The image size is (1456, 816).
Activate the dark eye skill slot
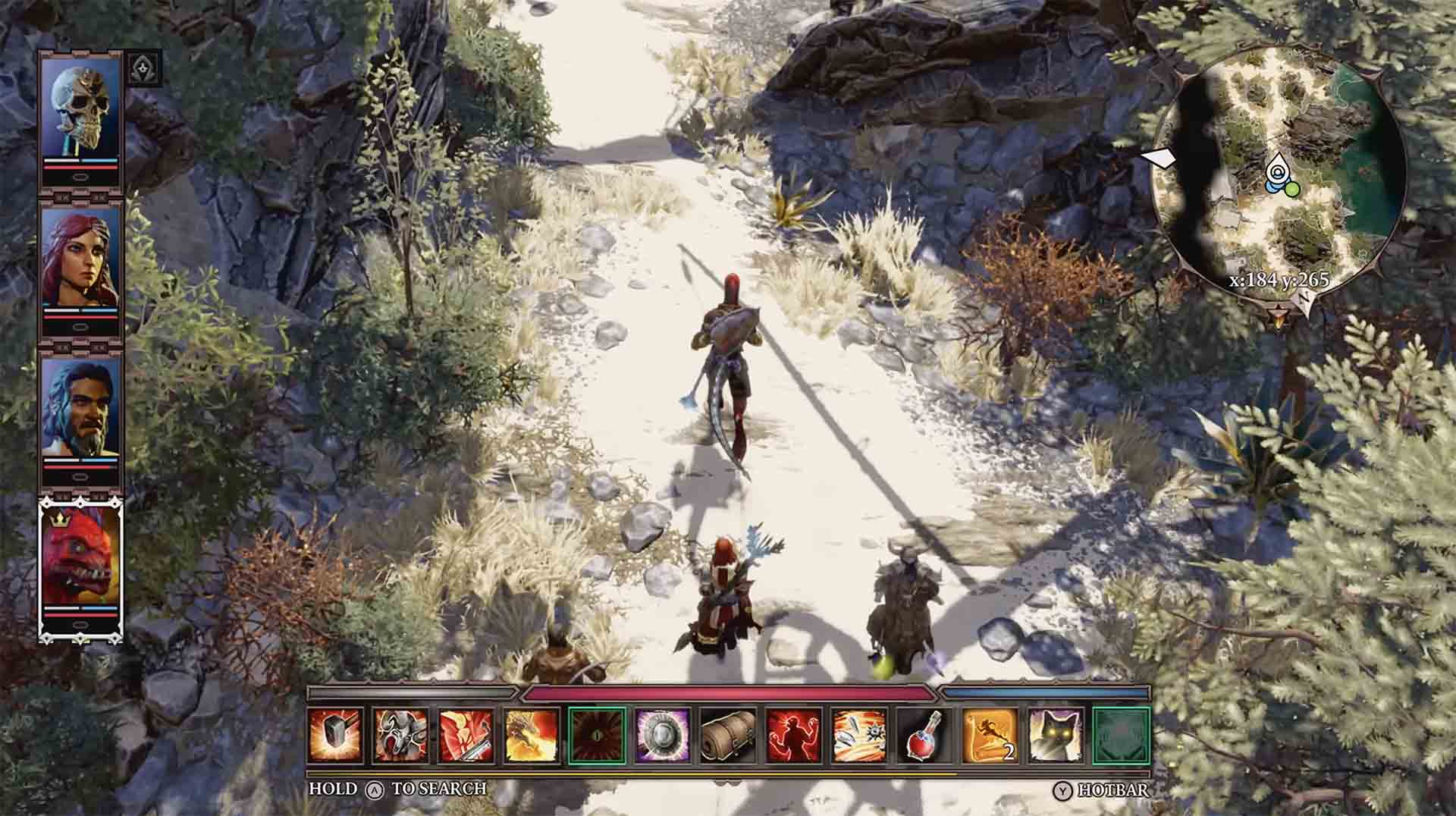pyautogui.click(x=597, y=735)
